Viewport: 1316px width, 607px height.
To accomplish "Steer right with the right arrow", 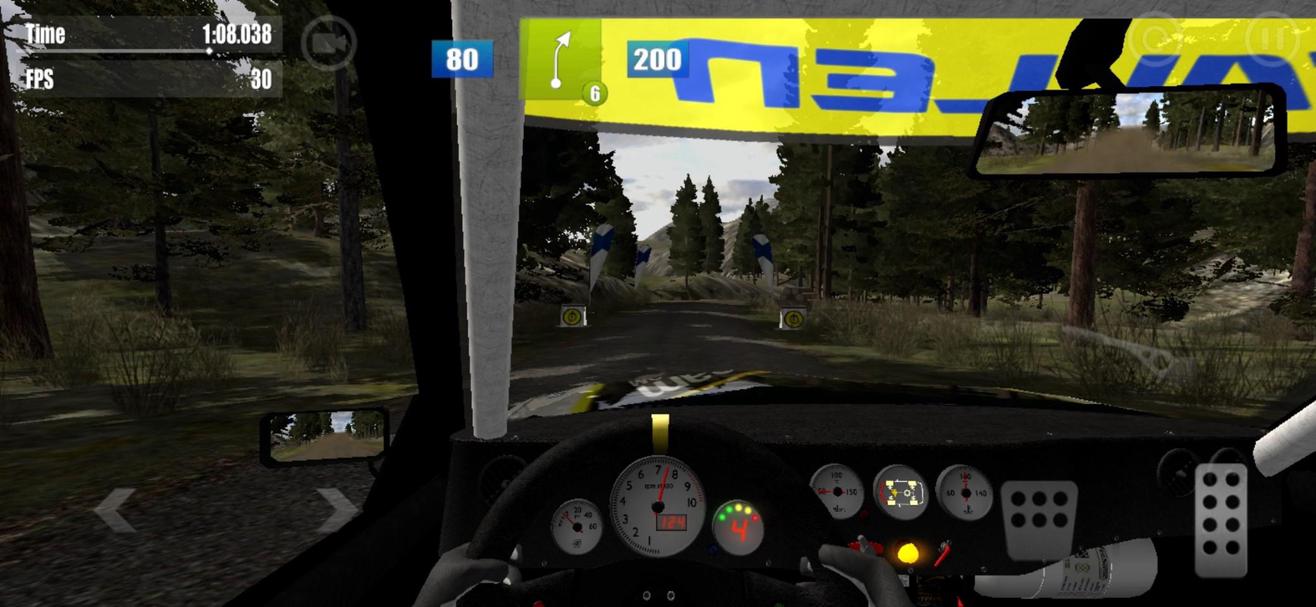I will tap(336, 510).
